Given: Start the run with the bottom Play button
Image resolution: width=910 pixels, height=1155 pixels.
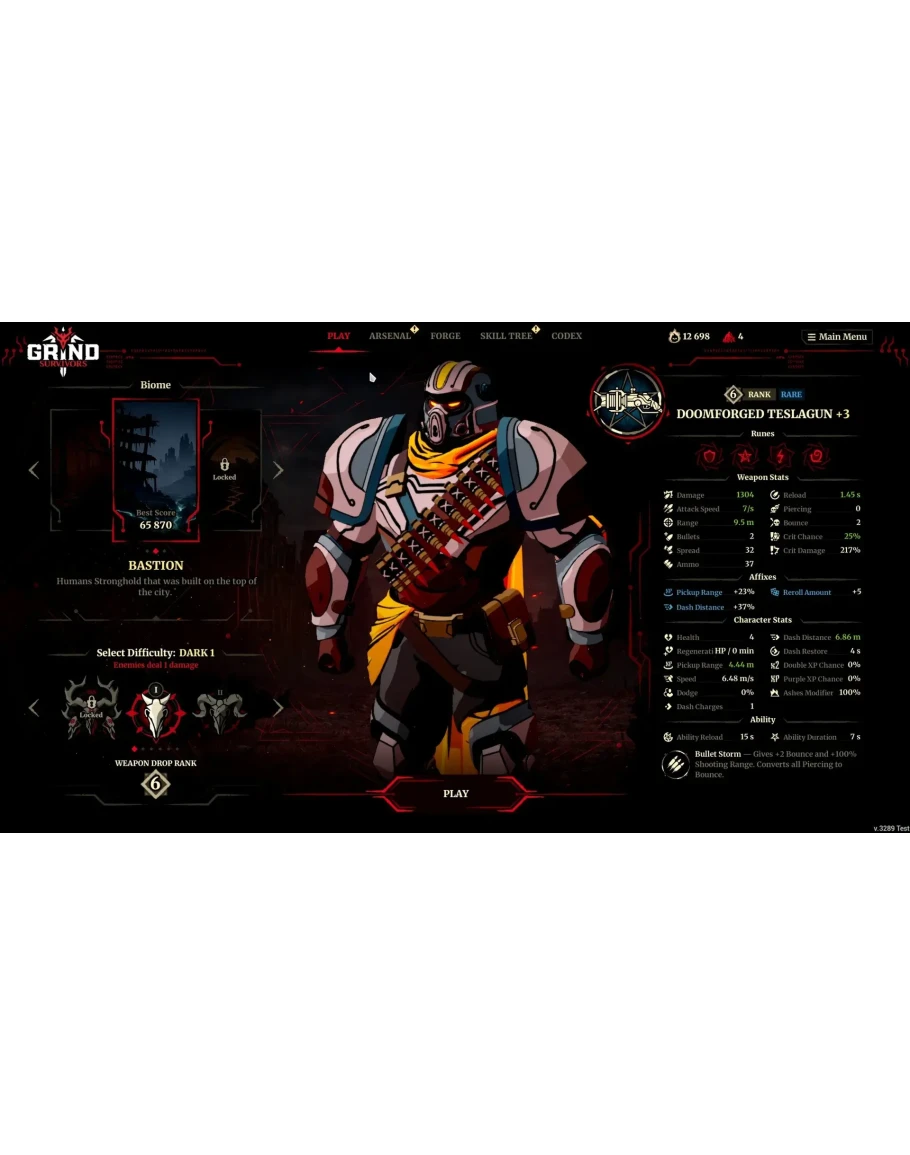Looking at the screenshot, I should 455,793.
